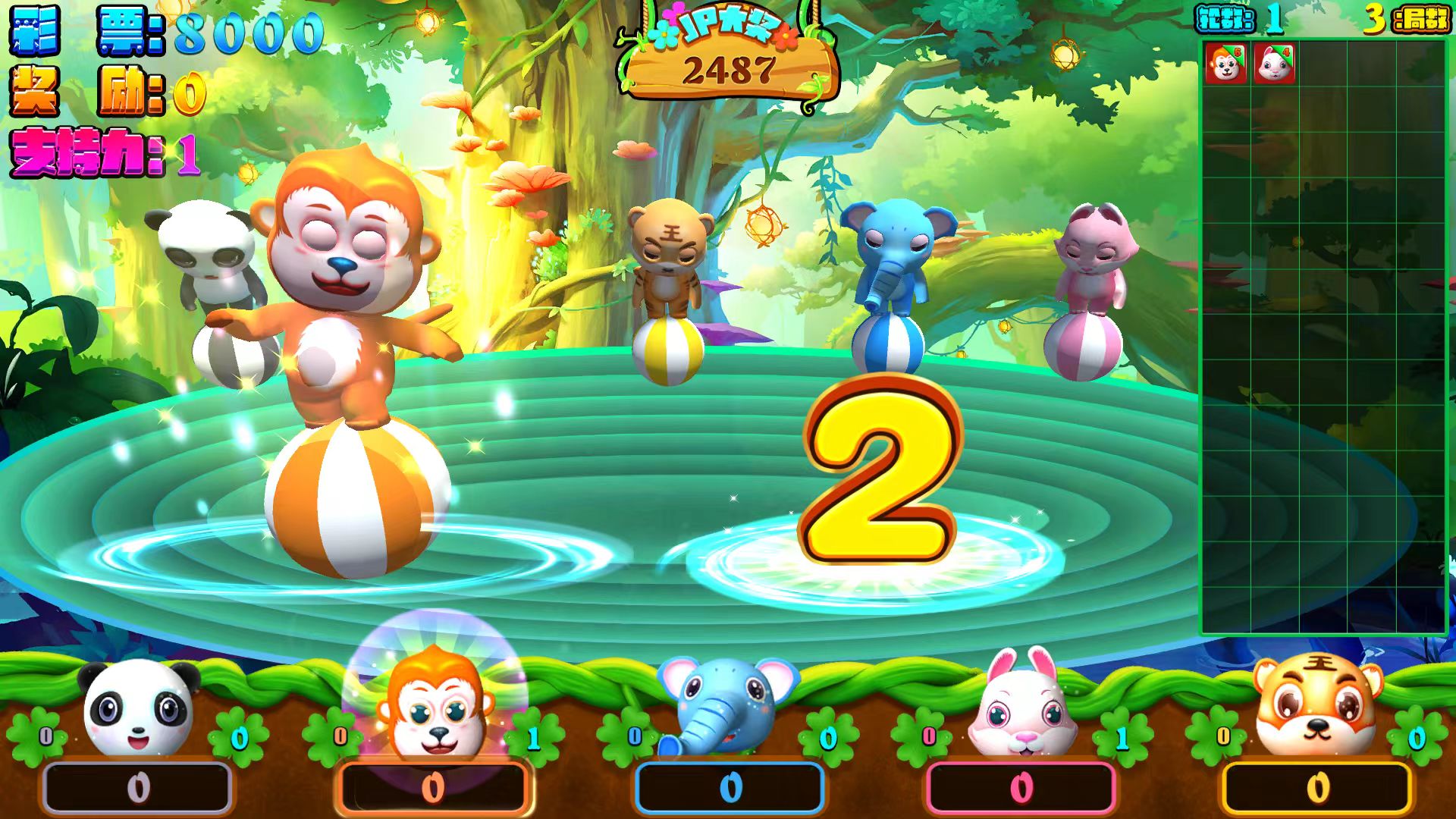Viewport: 1456px width, 819px height.
Task: Click the monkey result in history grid
Action: coord(1225,64)
